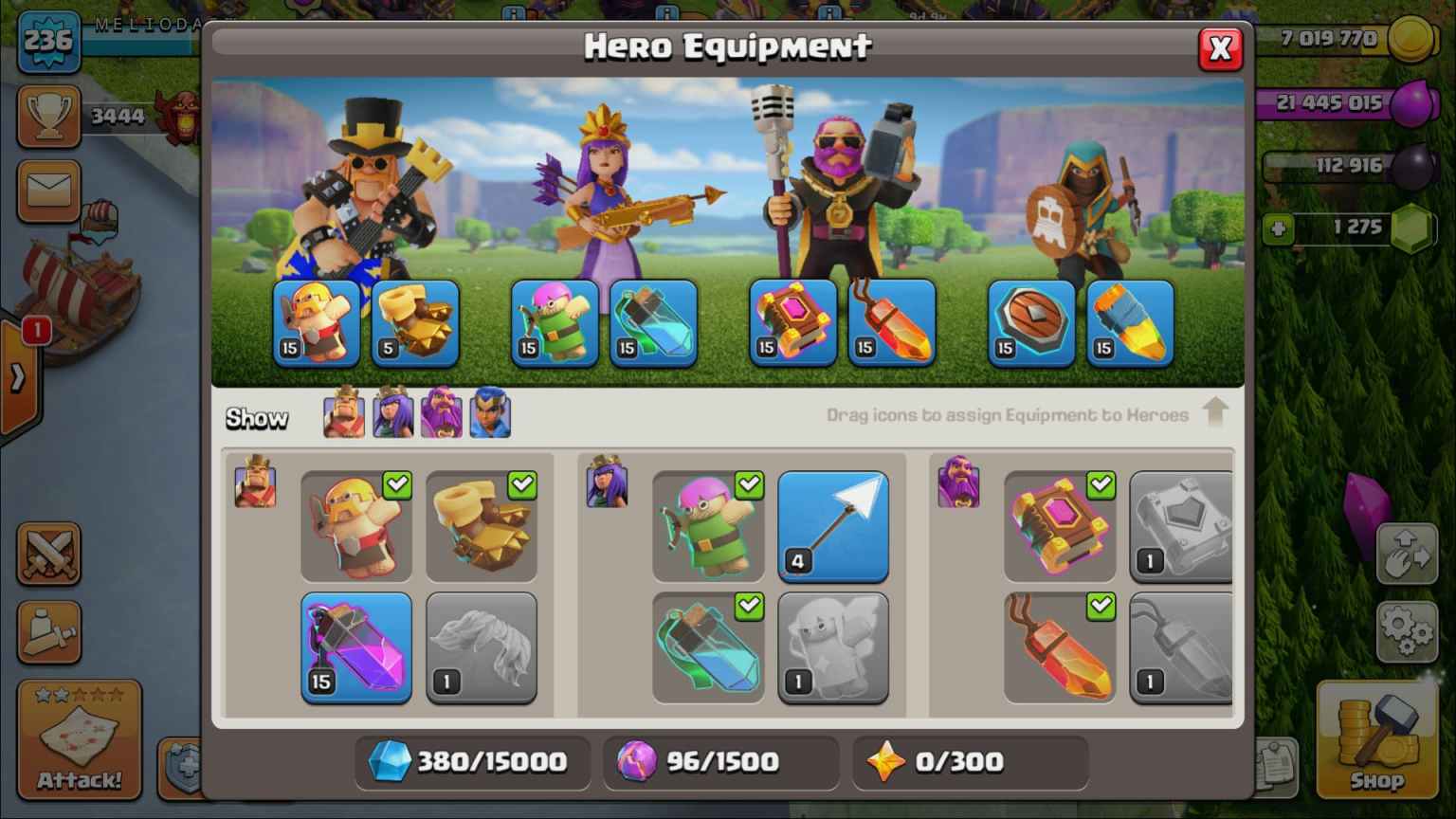Select the Life Gem equipment
This screenshot has width=1456, height=819.
1060,647
